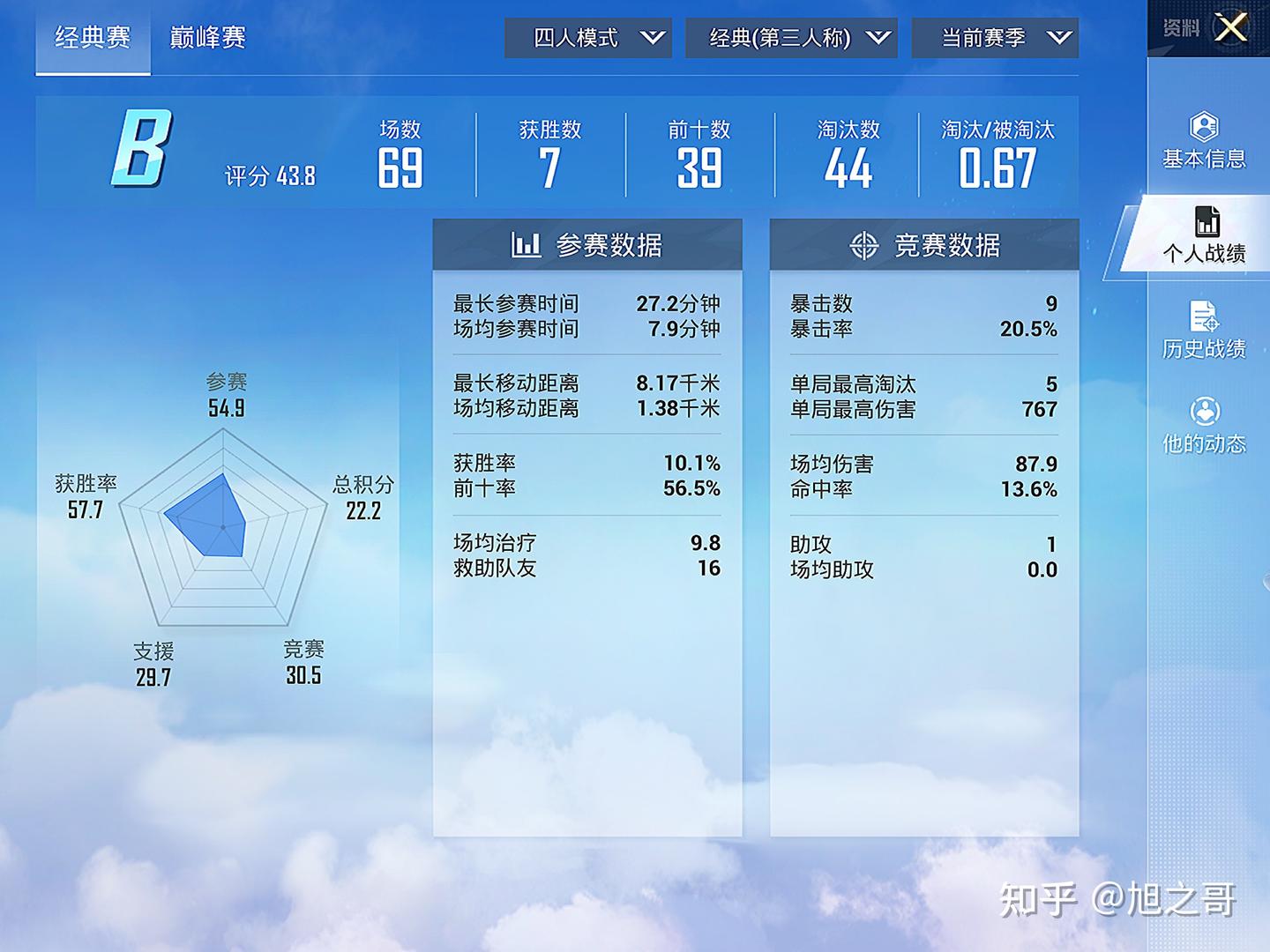
Task: Click the crosshair icon beside 竞赛数据
Action: pos(863,246)
